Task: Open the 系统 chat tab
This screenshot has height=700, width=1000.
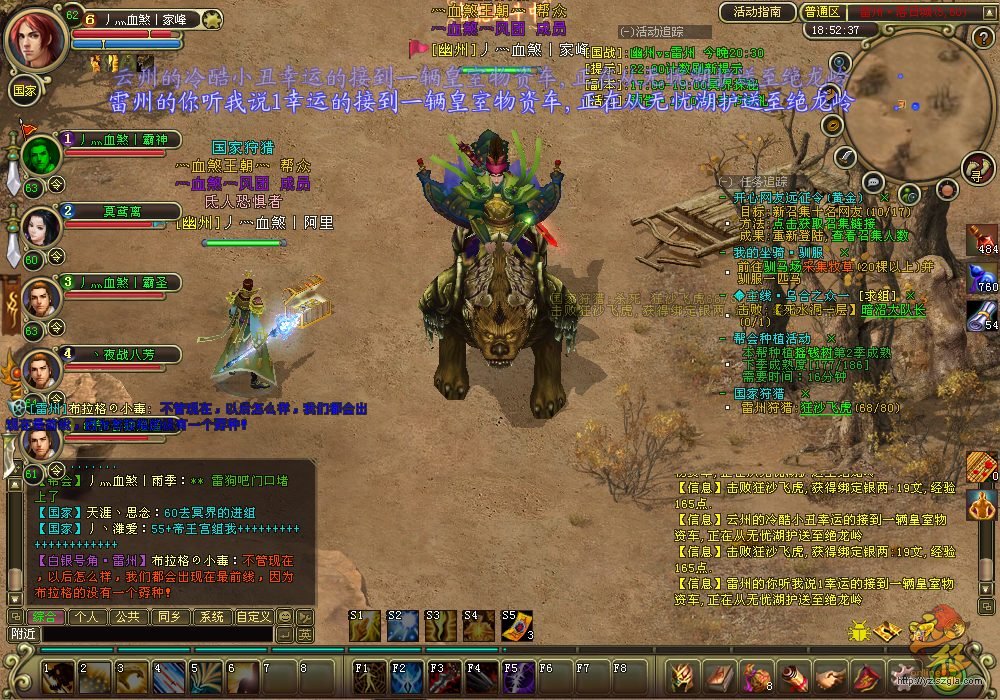Action: coord(211,617)
